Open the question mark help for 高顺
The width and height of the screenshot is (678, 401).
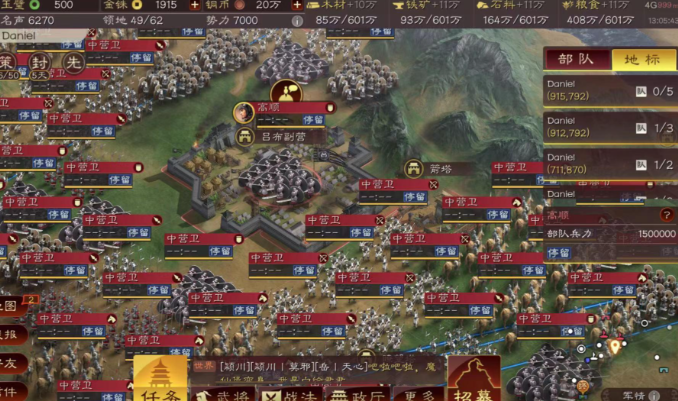coord(667,215)
